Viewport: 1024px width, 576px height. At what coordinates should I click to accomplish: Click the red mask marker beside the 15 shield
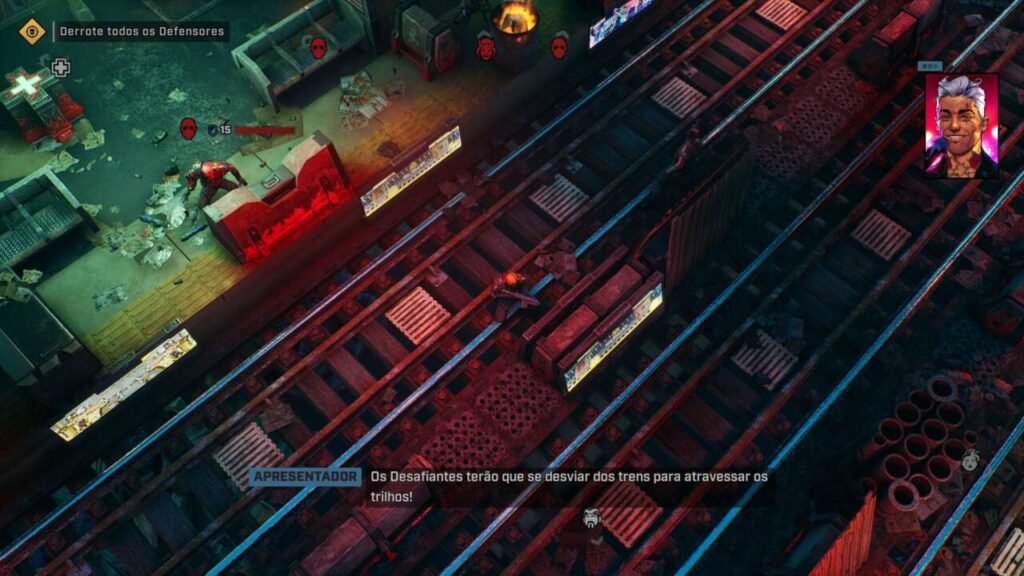click(x=188, y=128)
